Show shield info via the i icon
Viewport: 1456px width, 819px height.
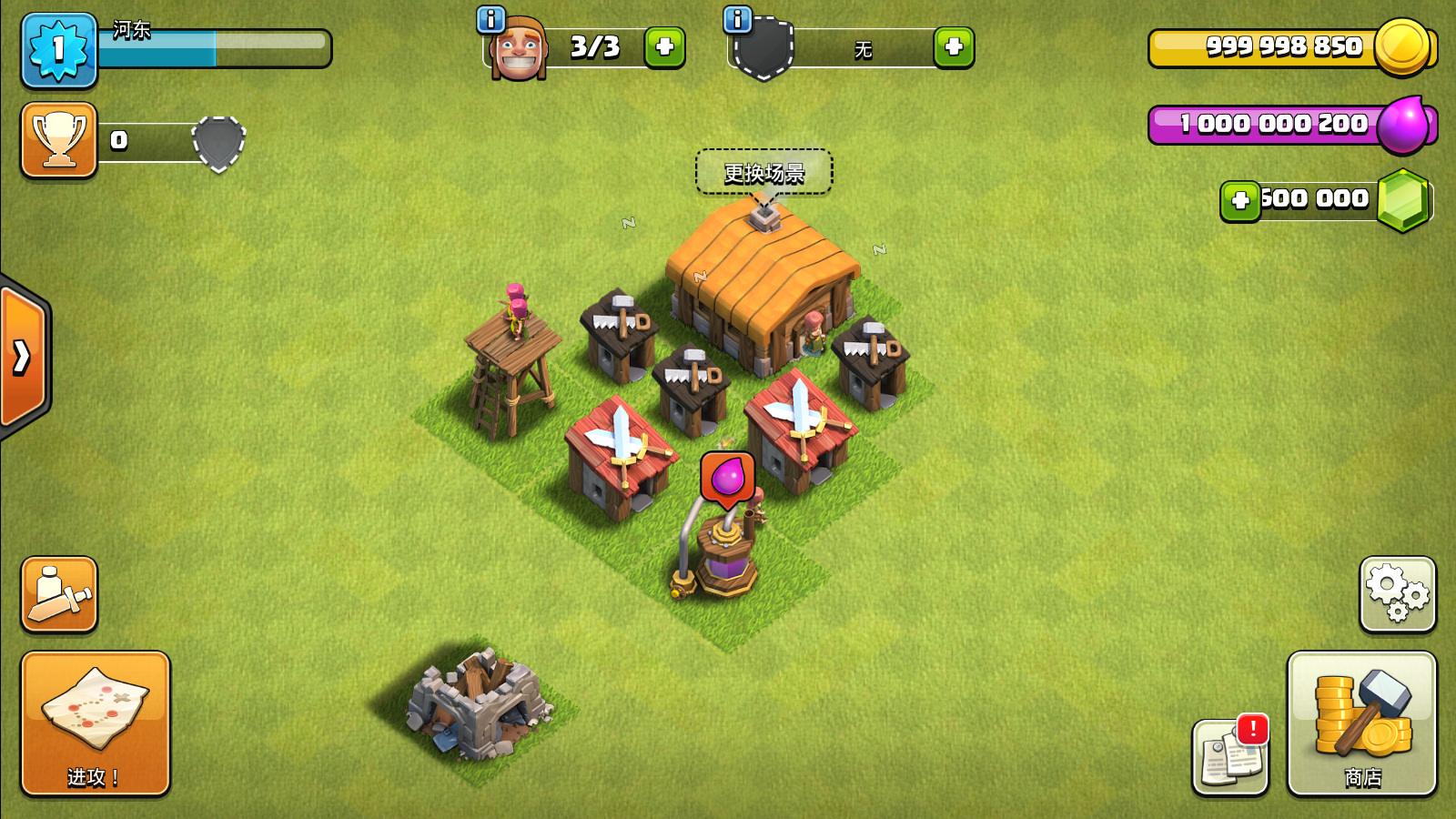point(737,19)
